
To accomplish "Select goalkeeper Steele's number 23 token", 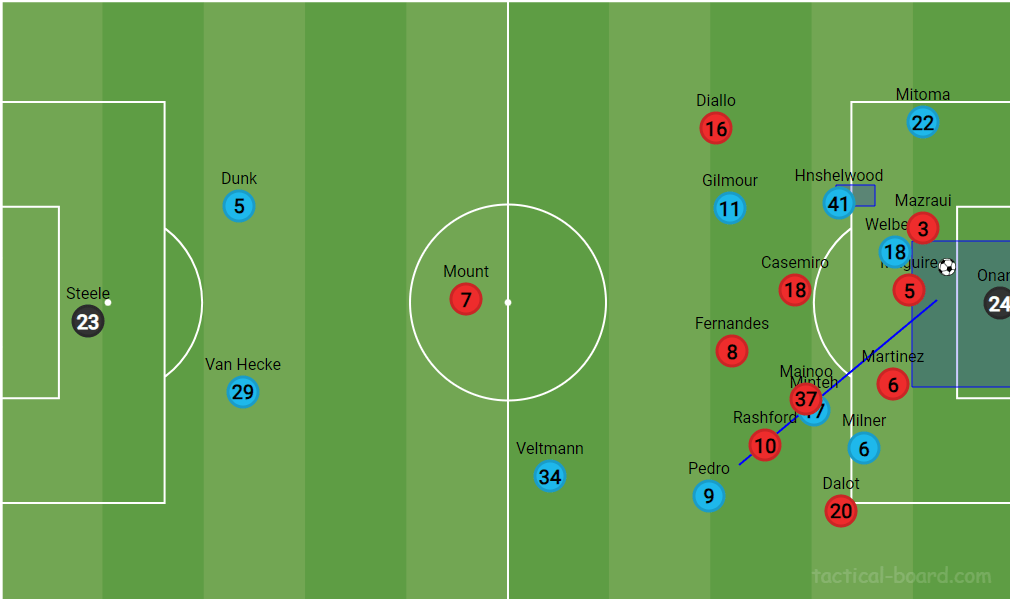I will click(88, 322).
